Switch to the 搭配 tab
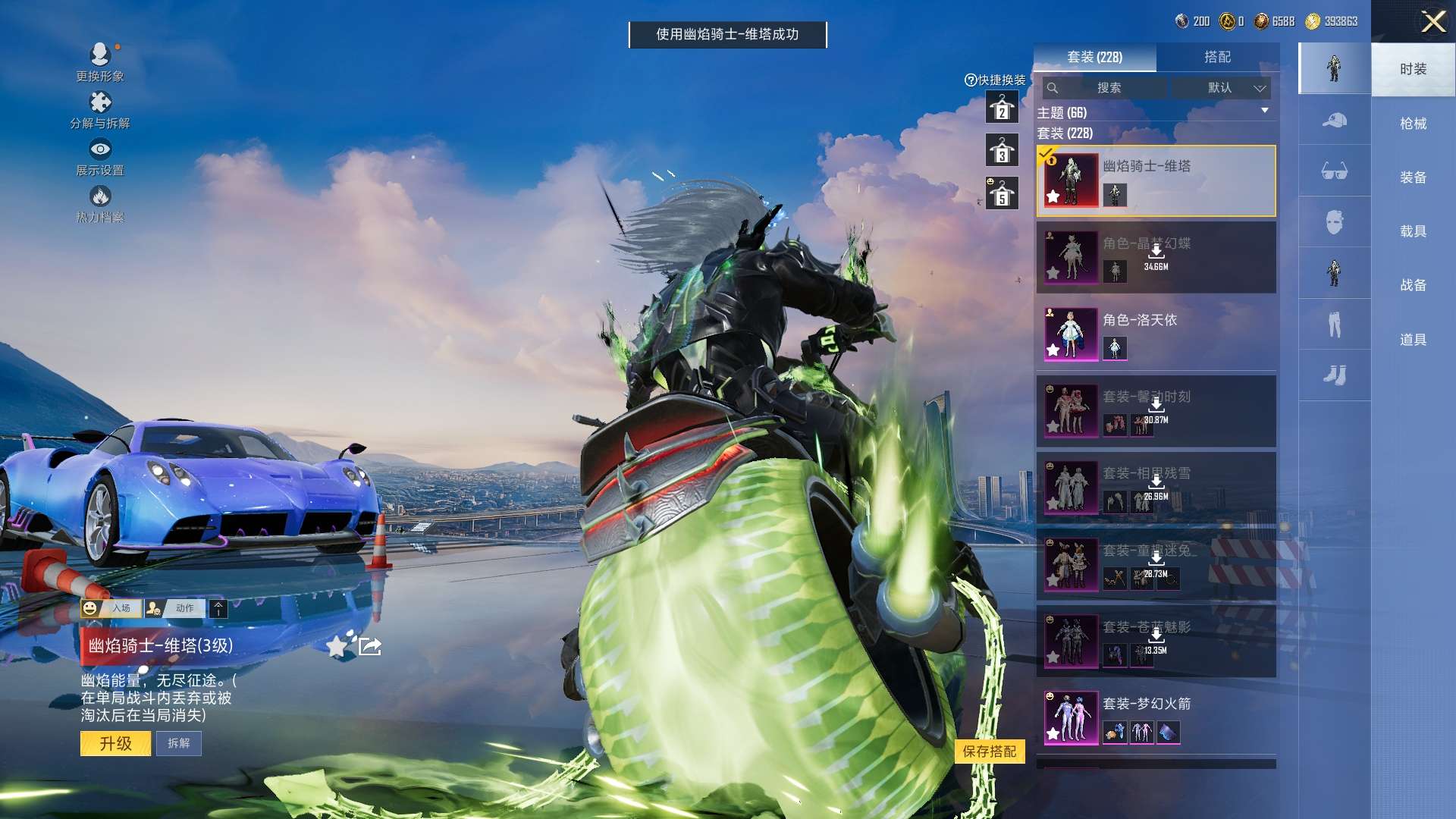Image resolution: width=1456 pixels, height=819 pixels. coord(1217,57)
